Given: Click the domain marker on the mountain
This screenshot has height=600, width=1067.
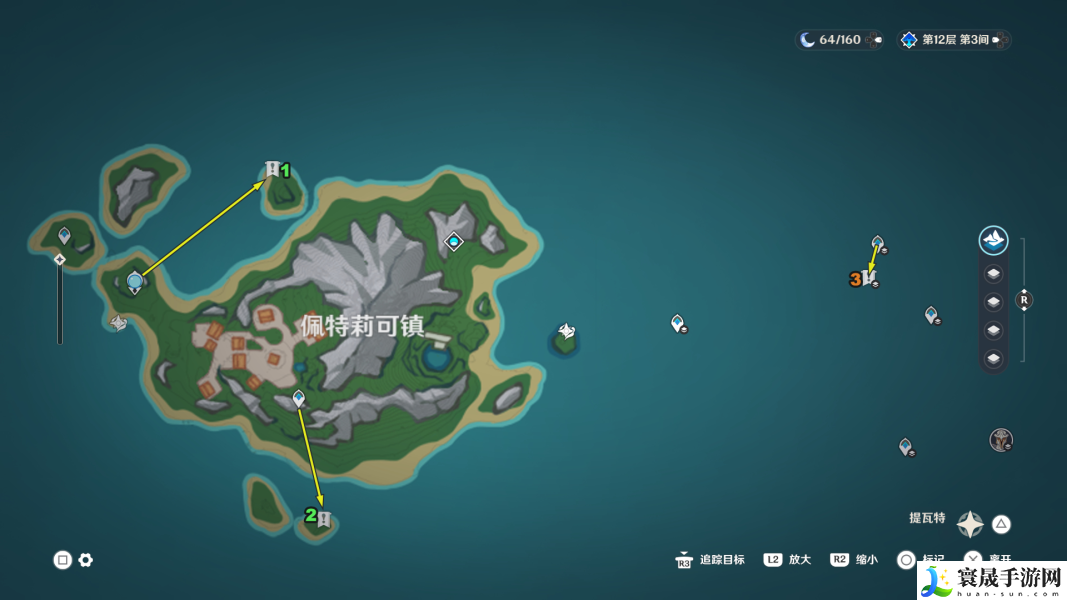Looking at the screenshot, I should [x=454, y=241].
